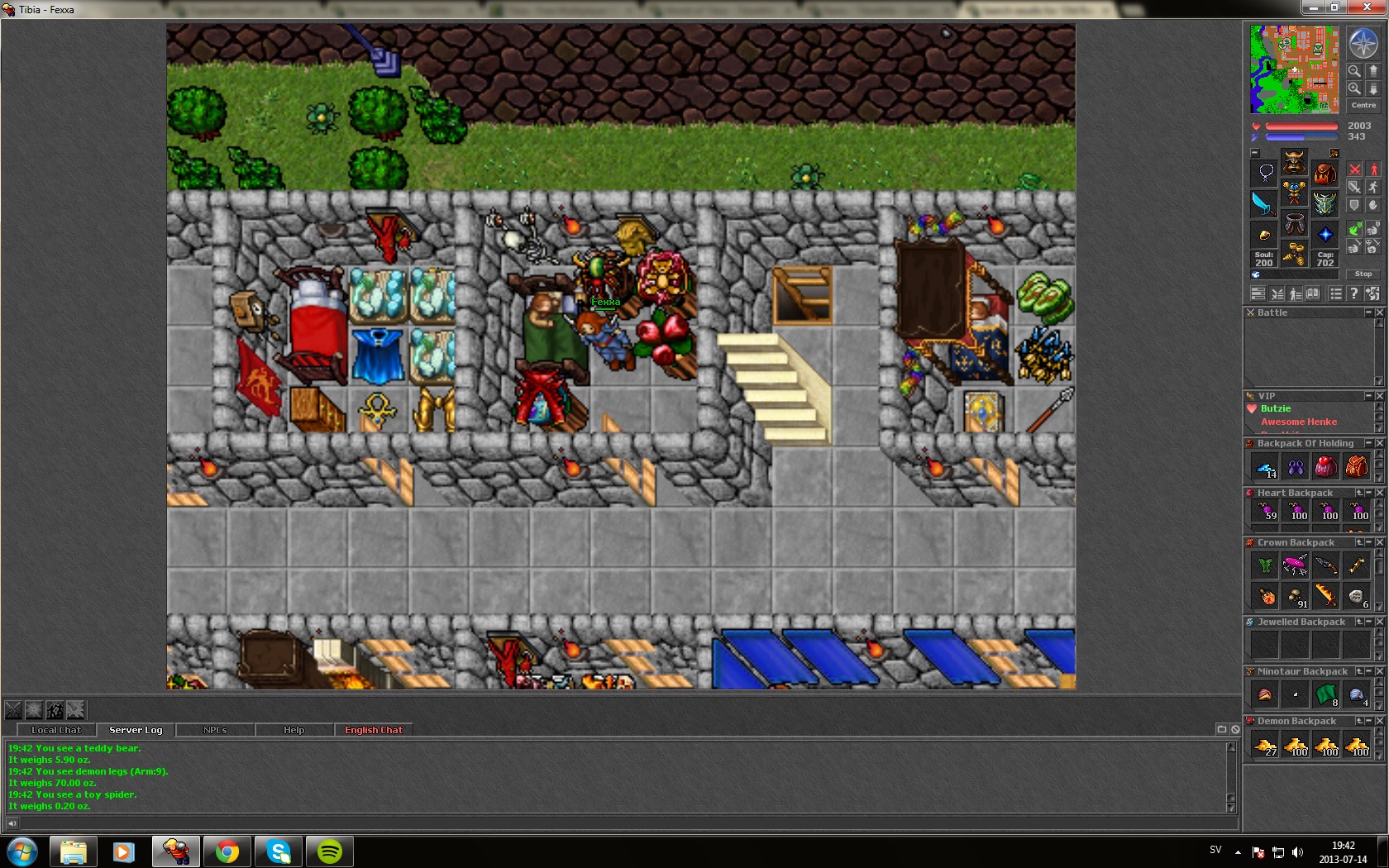This screenshot has height=868, width=1389.
Task: Select the fire sword in Crown Backpack
Action: [1325, 595]
